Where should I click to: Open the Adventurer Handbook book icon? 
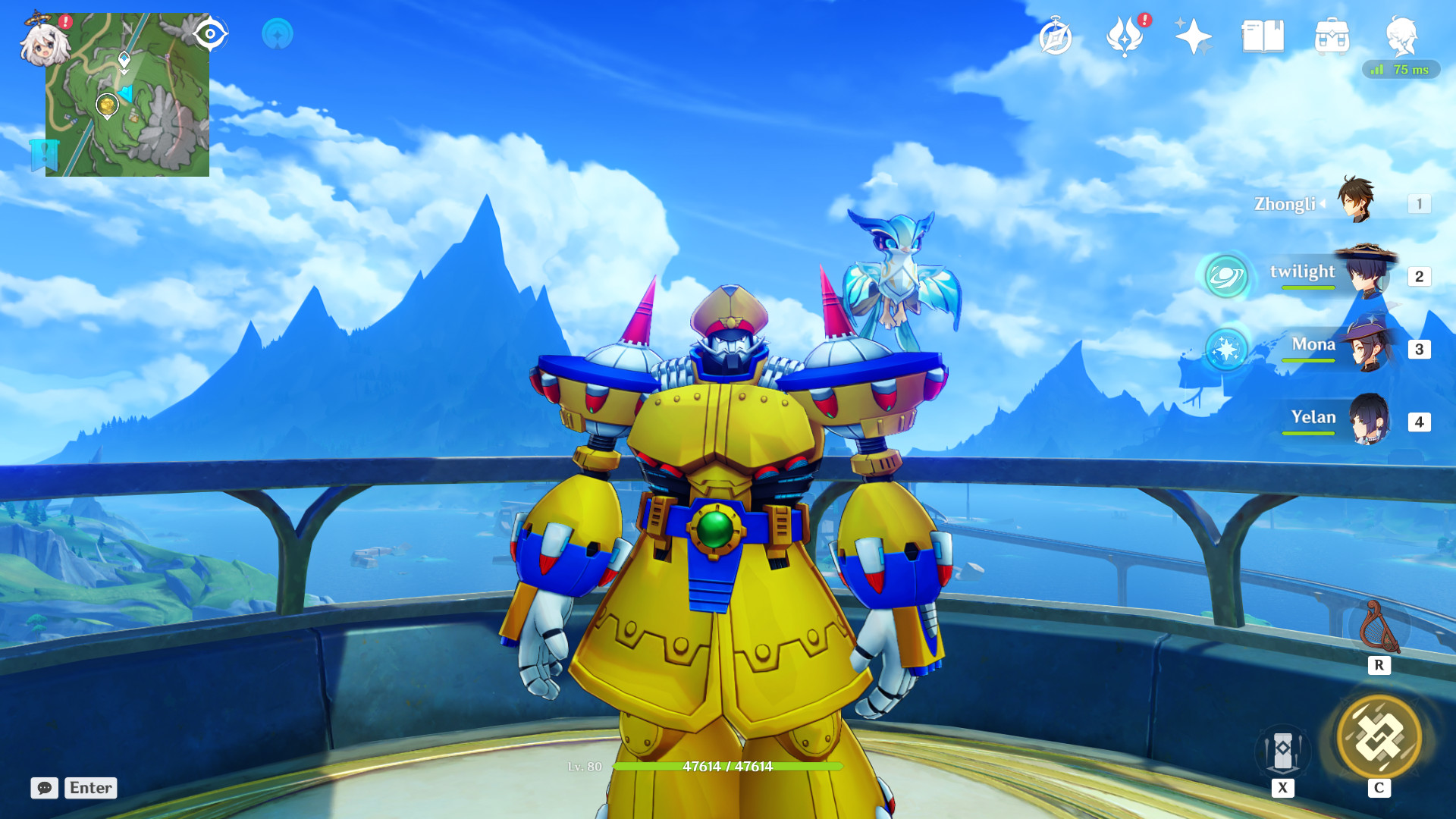(1263, 34)
